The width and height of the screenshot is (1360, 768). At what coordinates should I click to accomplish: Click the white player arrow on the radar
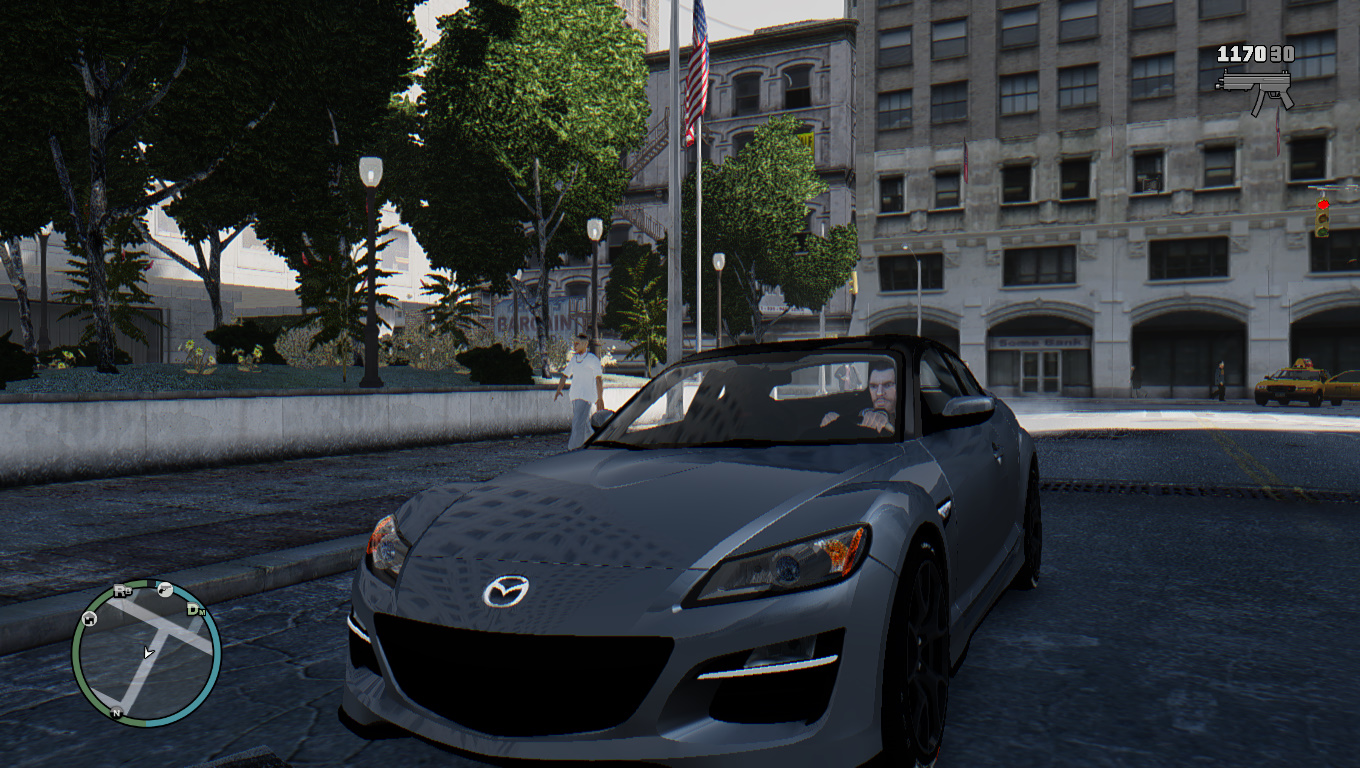(x=148, y=653)
